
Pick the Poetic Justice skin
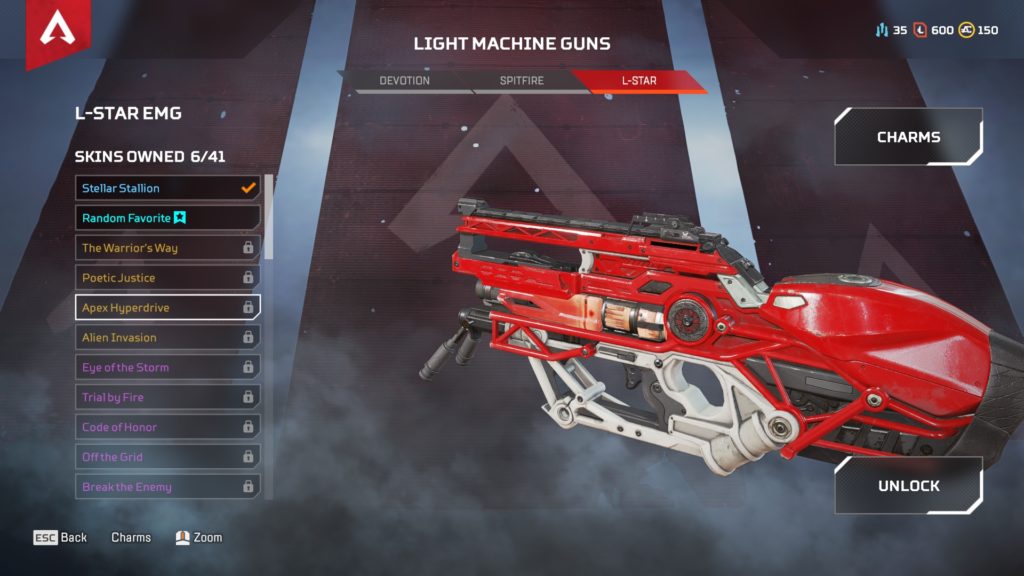coord(167,278)
